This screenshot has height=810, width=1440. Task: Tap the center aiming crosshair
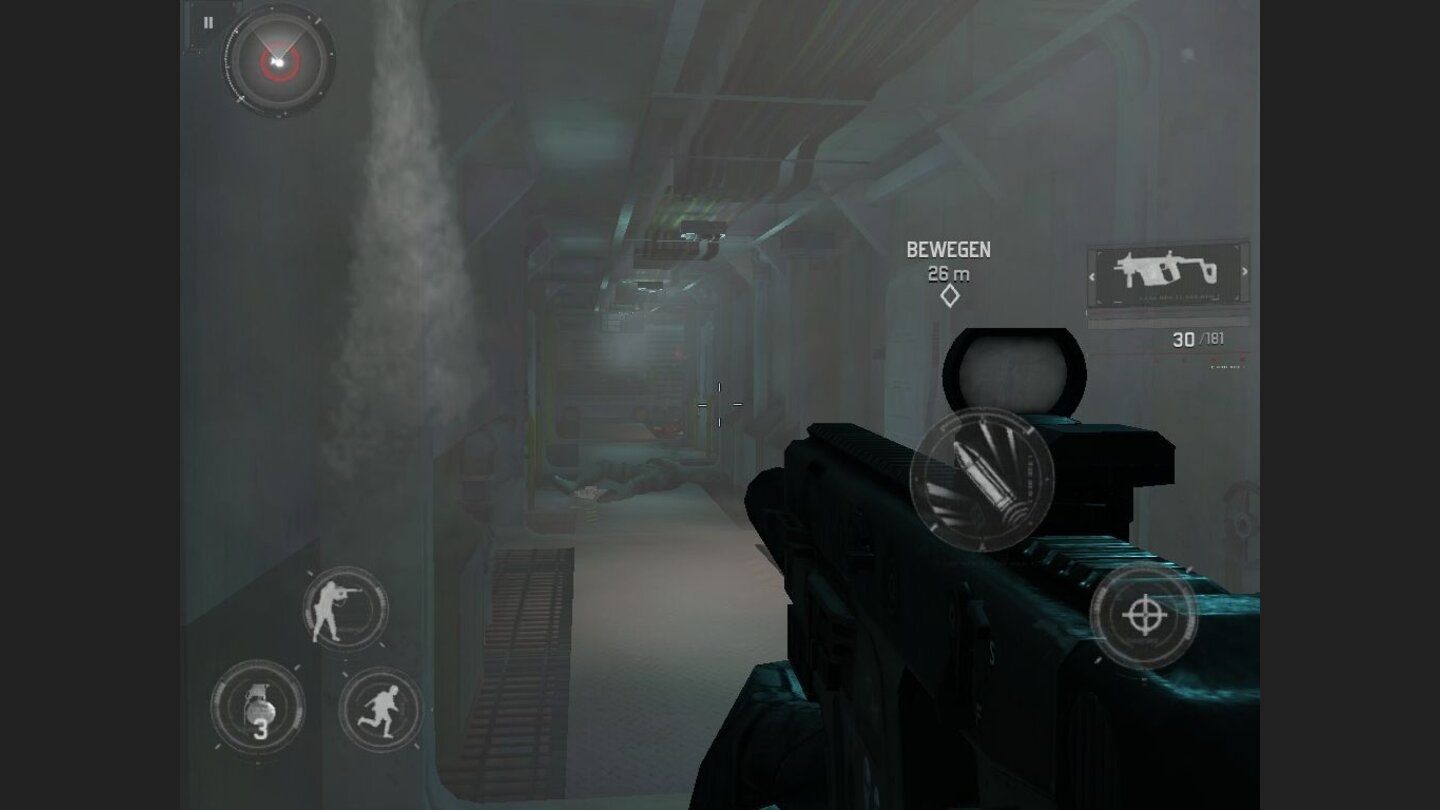coord(719,405)
